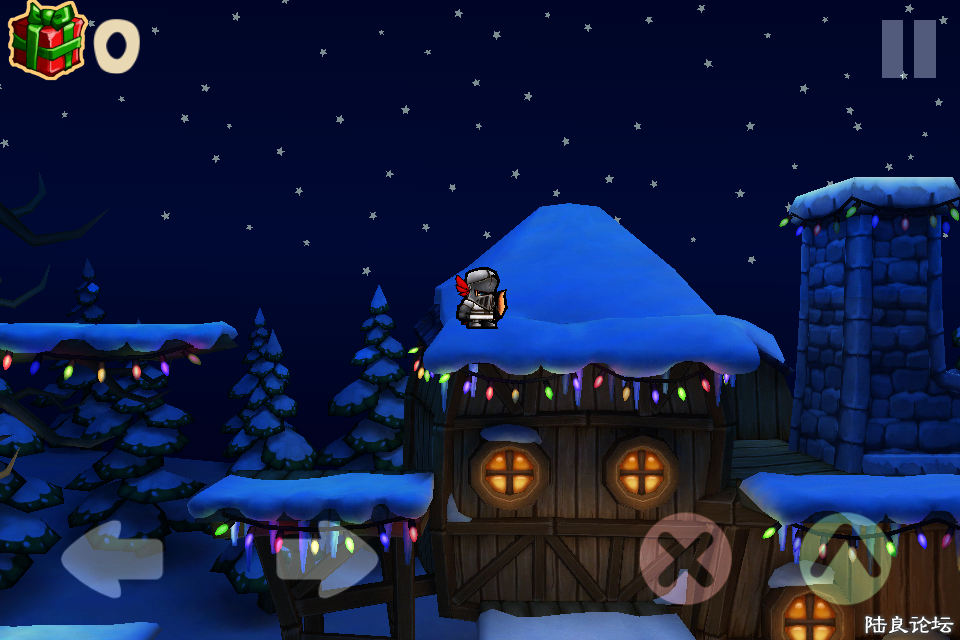Tap the right arrow move button

(327, 558)
